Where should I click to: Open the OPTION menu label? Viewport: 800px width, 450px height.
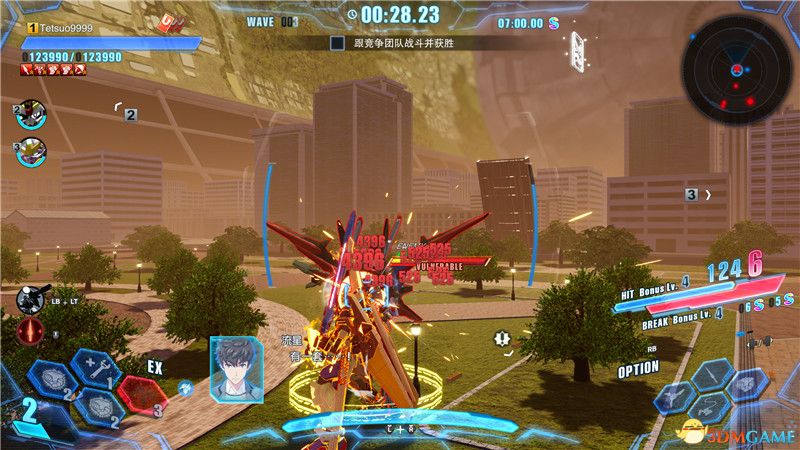[637, 368]
